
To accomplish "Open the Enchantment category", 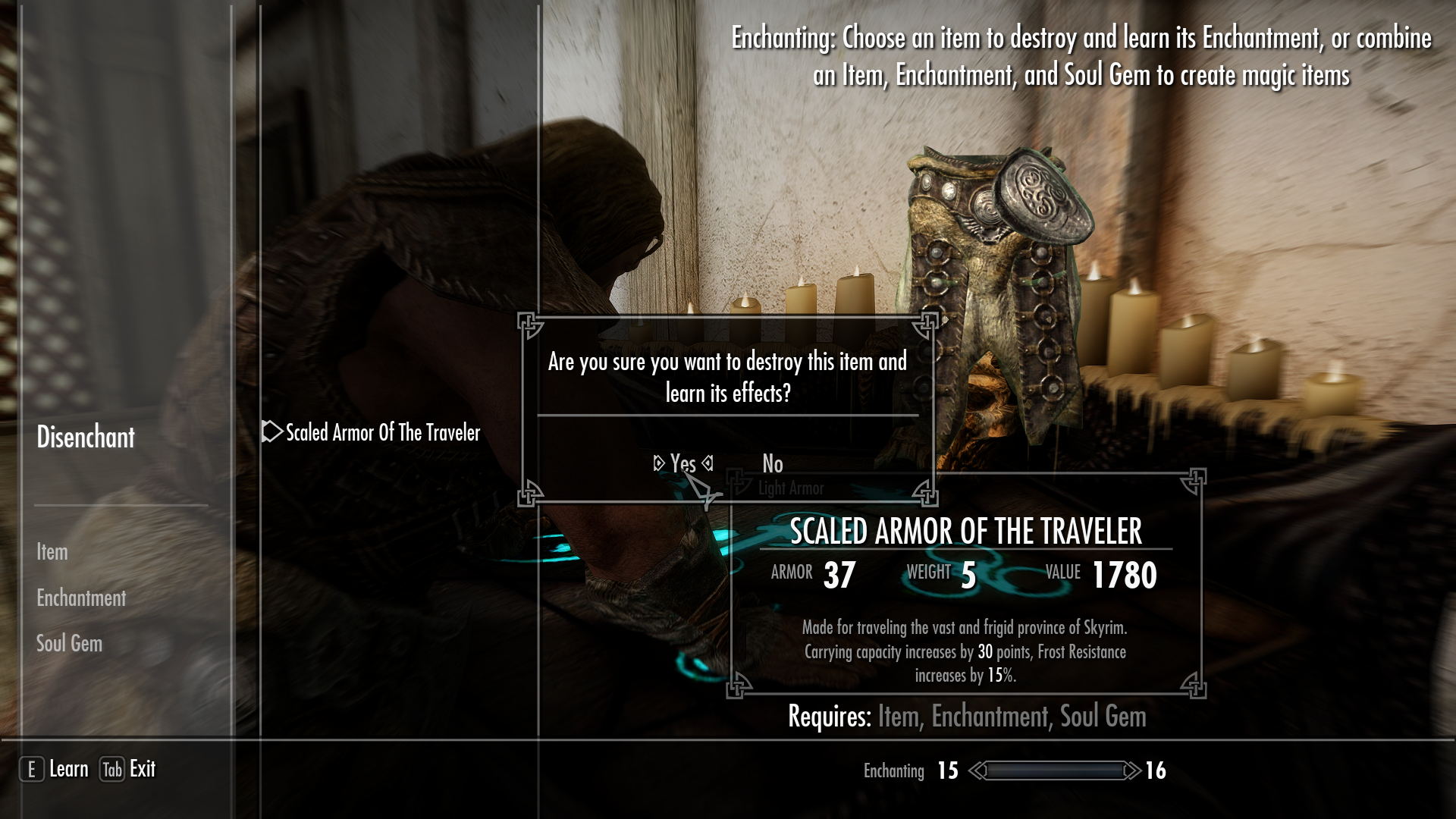I will (80, 598).
